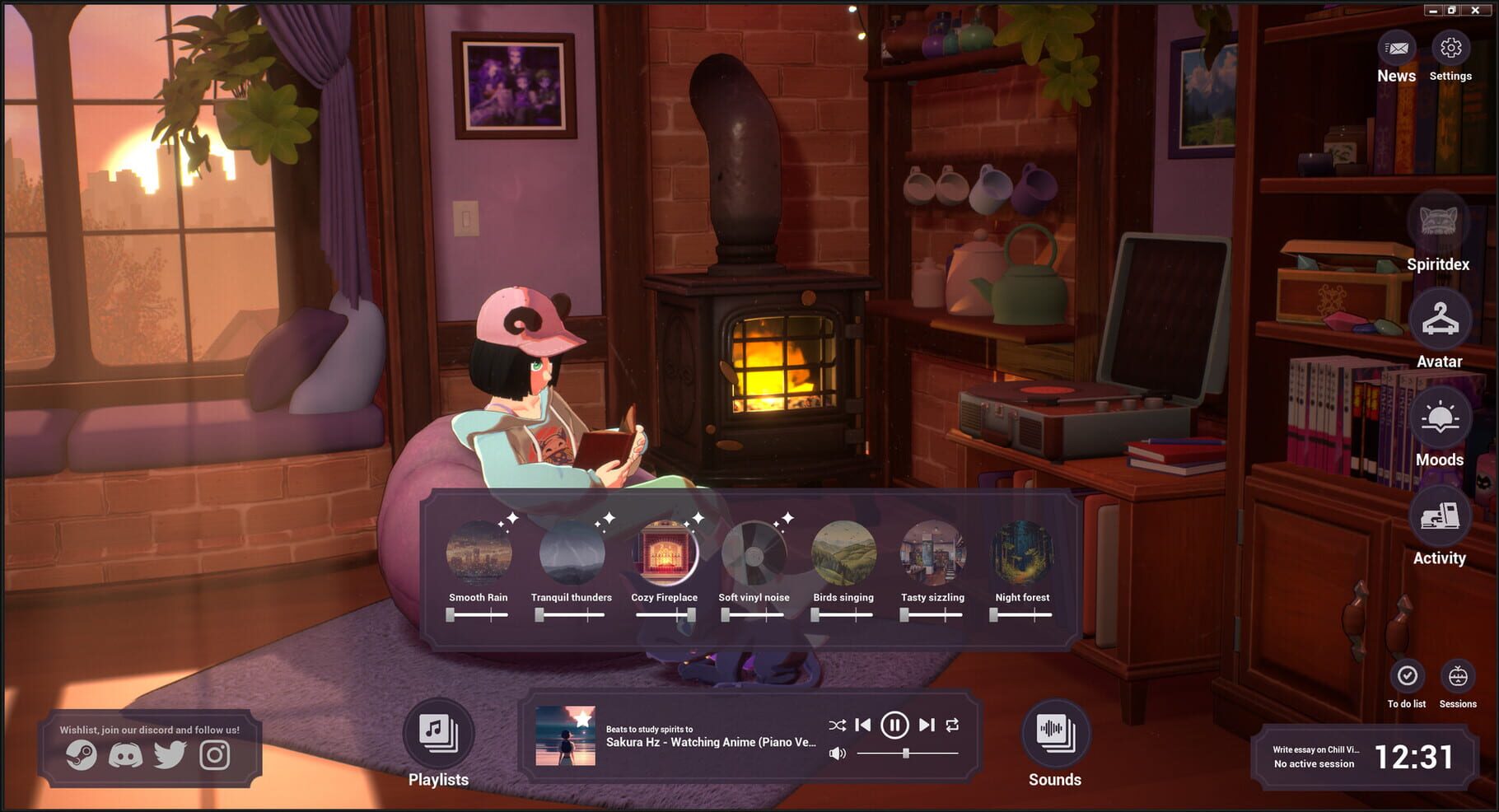Open the News panel
The image size is (1499, 812).
click(x=1396, y=49)
